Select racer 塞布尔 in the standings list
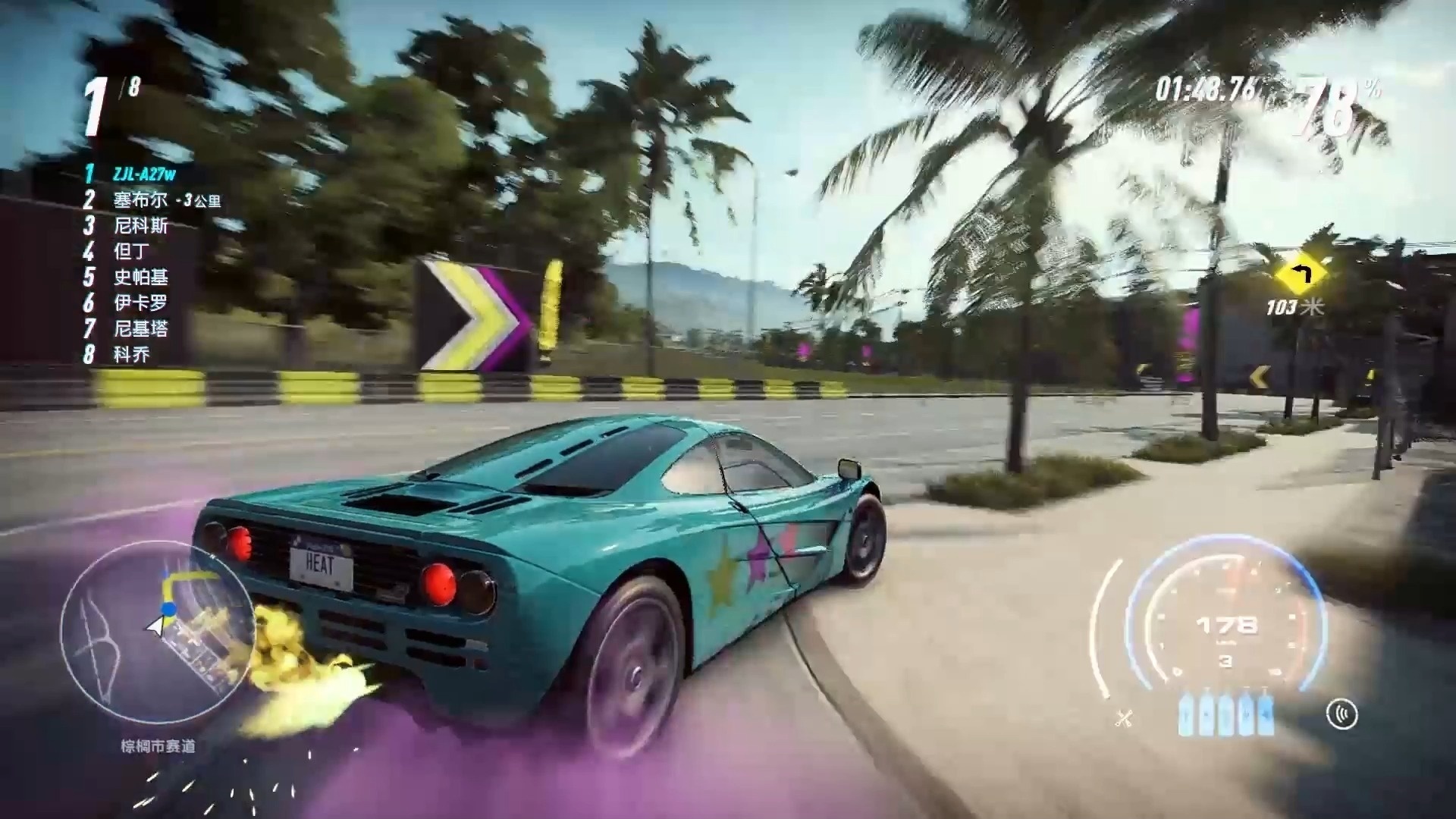 click(x=140, y=200)
